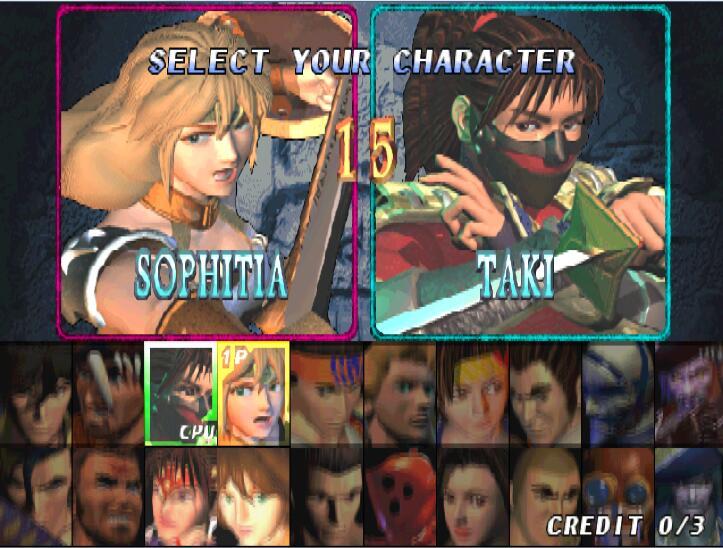The width and height of the screenshot is (723, 548).
Task: Select the brown-haired girl with green eyes
Action: pyautogui.click(x=253, y=496)
